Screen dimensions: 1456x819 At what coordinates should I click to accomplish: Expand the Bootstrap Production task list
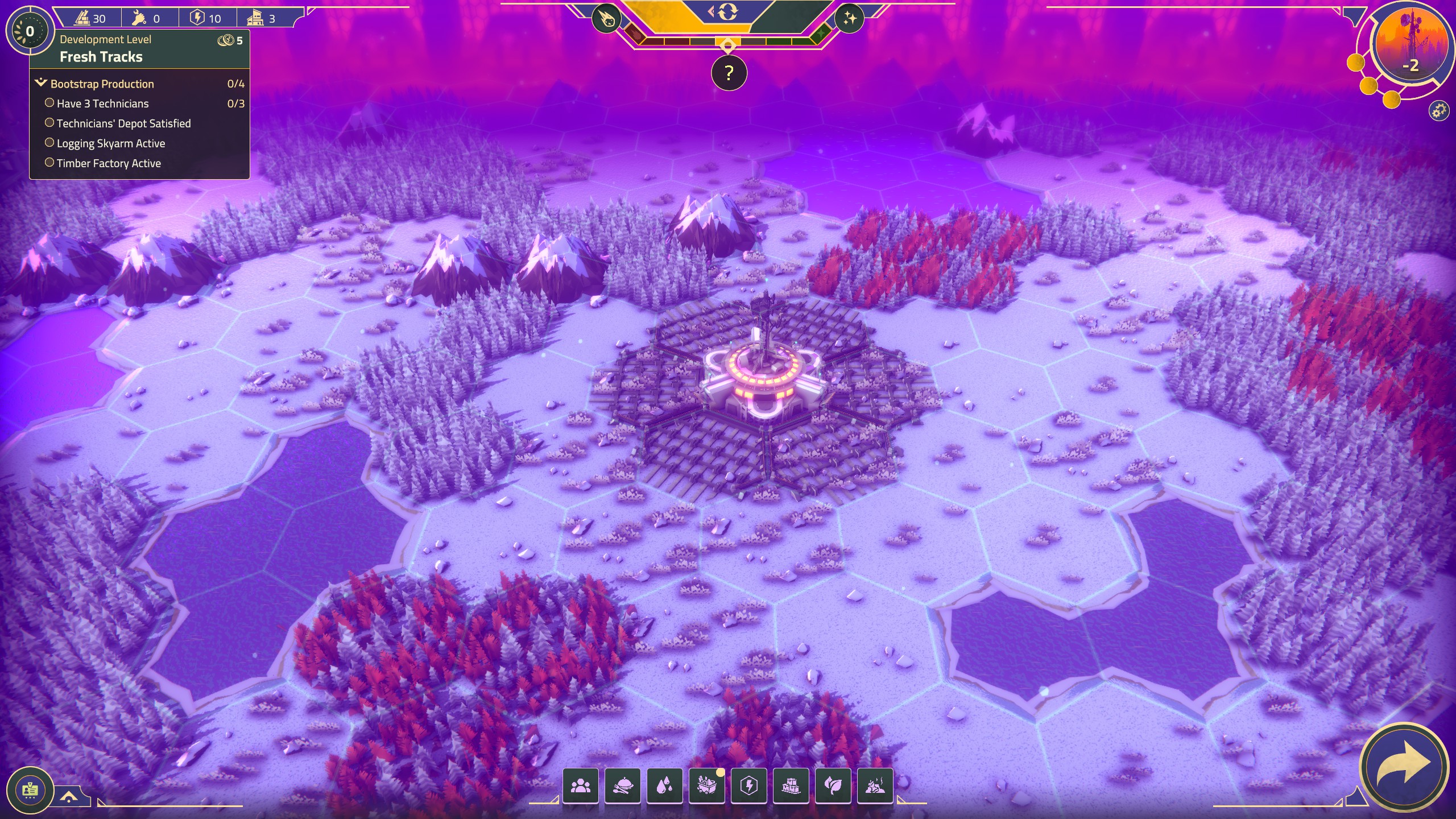pyautogui.click(x=101, y=83)
